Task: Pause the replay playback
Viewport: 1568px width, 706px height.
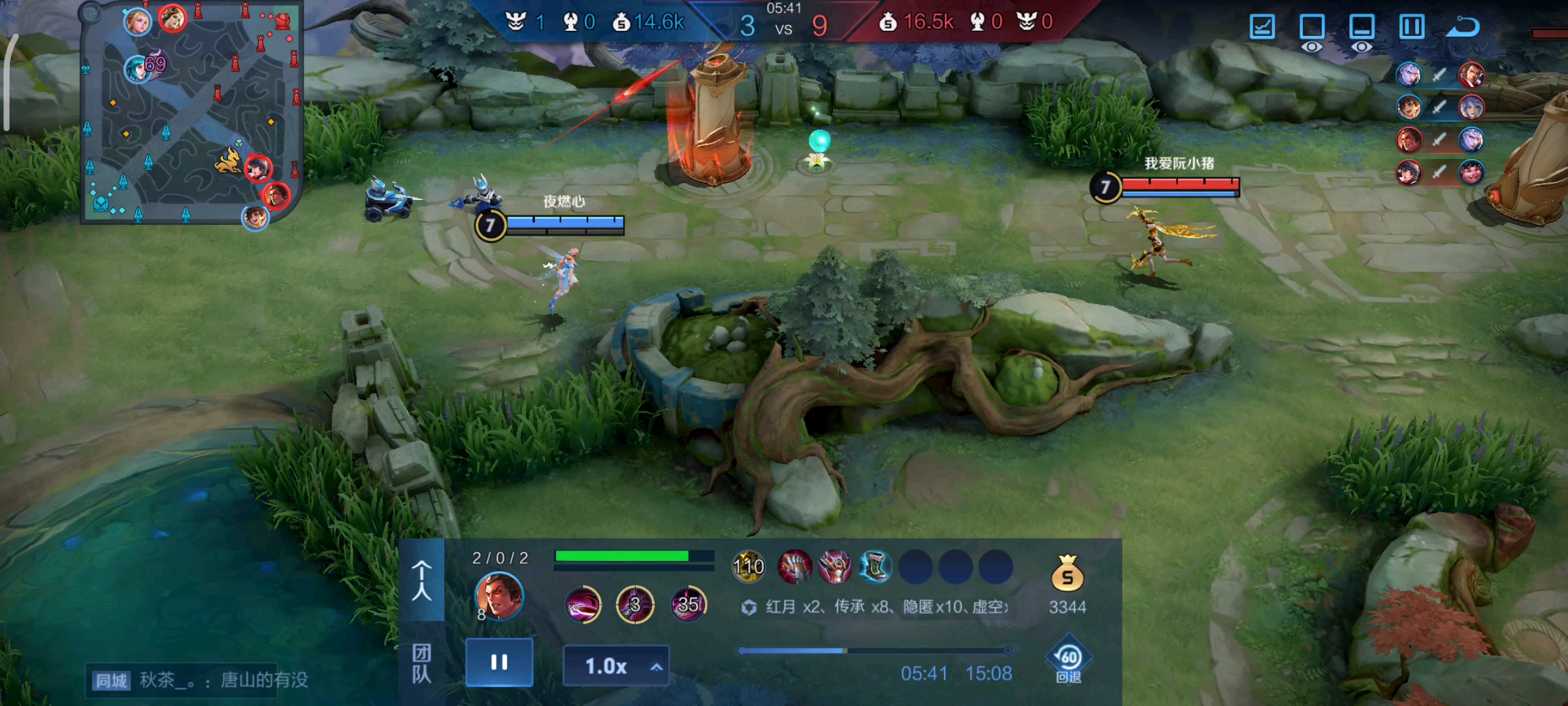Action: click(499, 663)
